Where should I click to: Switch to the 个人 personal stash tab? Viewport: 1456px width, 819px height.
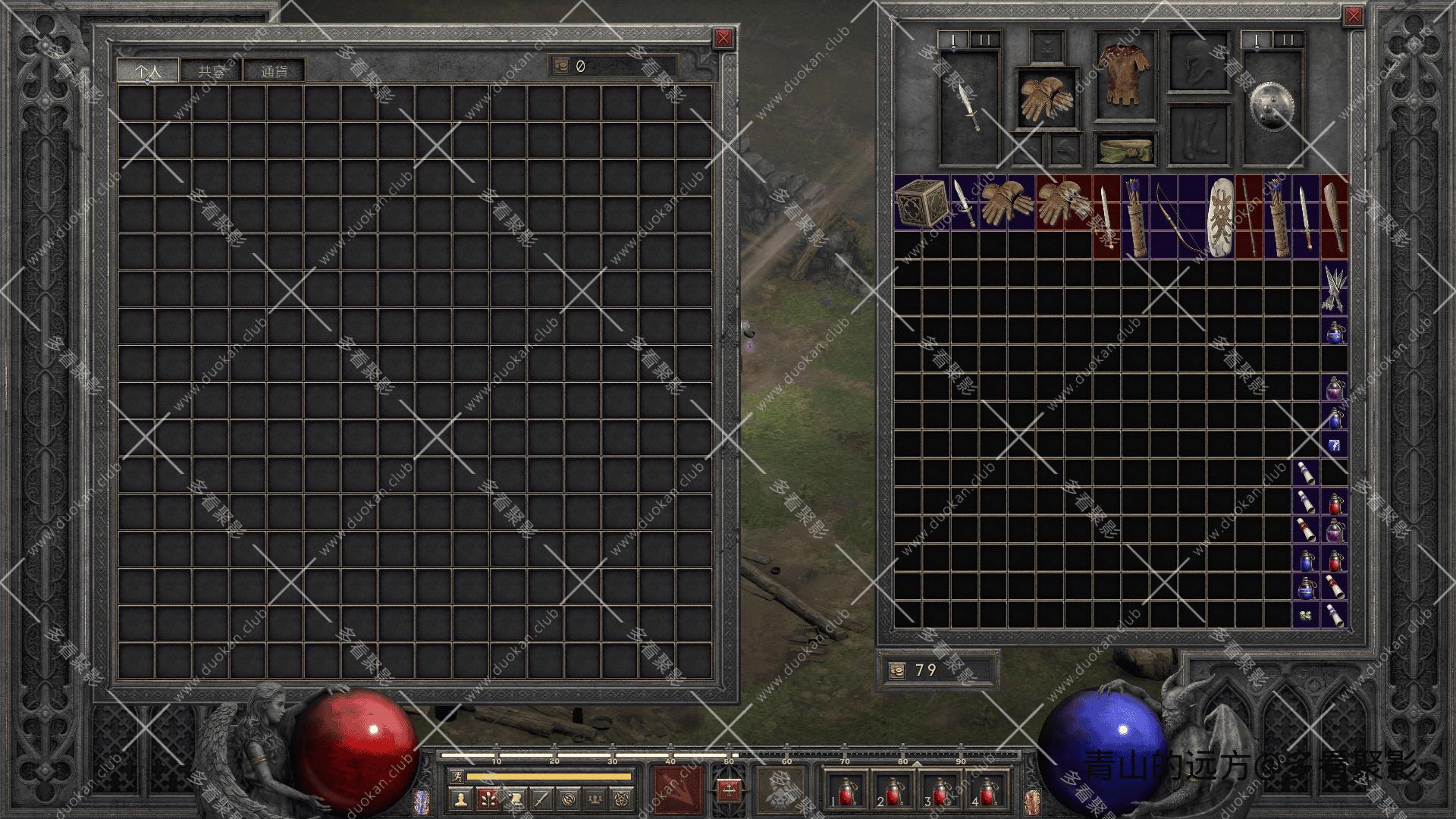[x=148, y=71]
